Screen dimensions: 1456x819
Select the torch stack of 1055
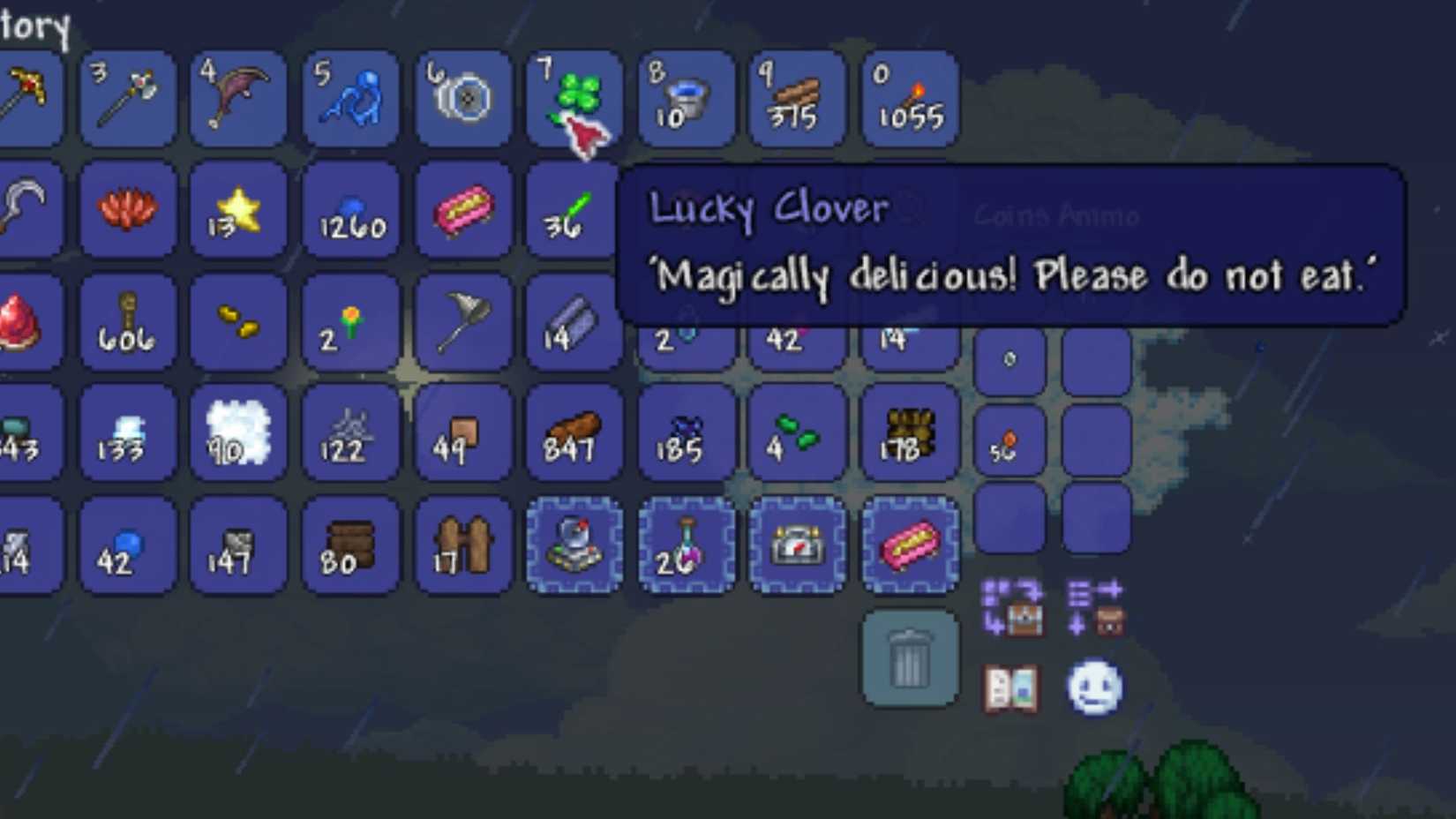point(910,97)
